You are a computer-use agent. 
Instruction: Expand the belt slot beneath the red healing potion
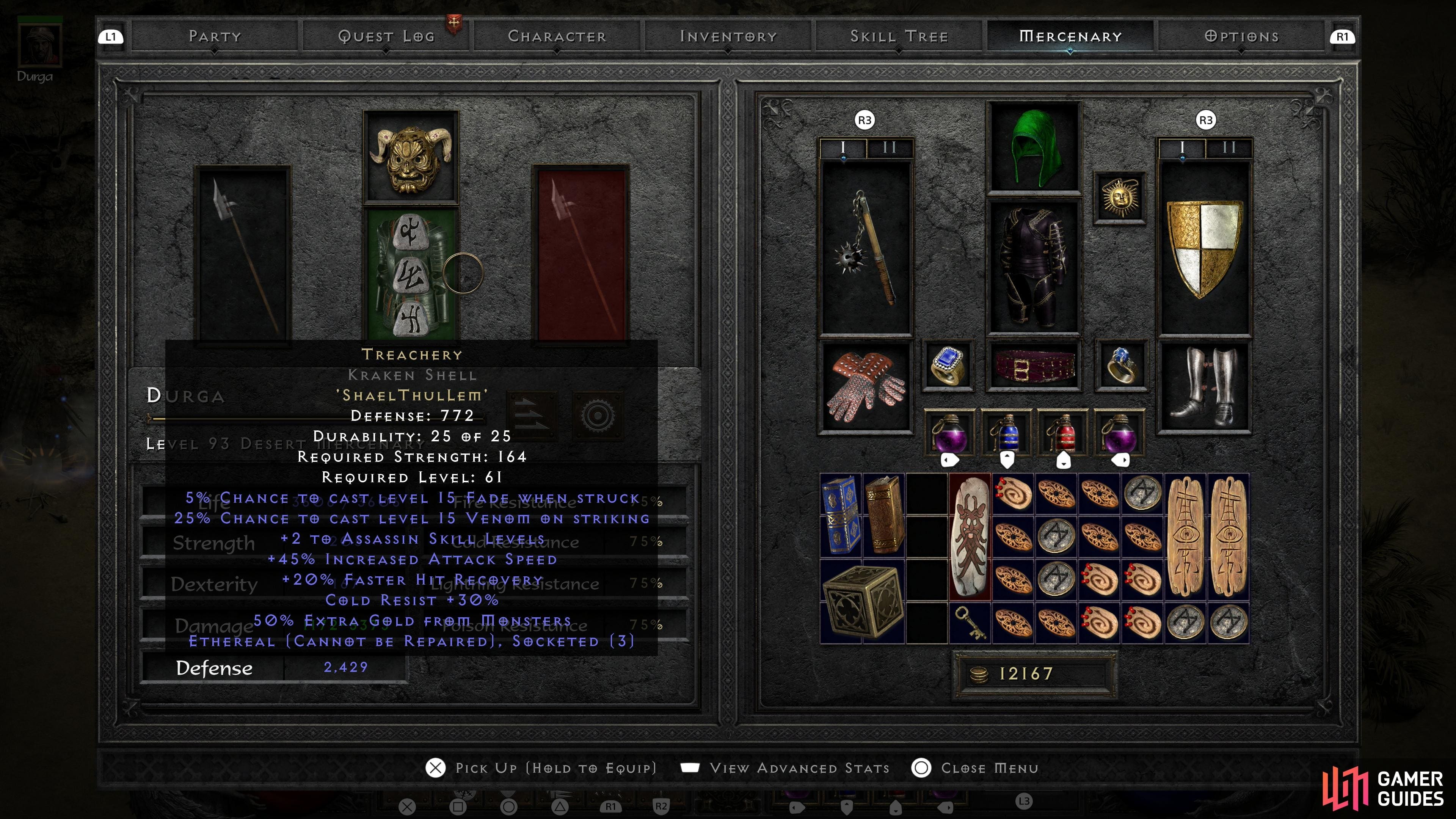tap(1065, 461)
